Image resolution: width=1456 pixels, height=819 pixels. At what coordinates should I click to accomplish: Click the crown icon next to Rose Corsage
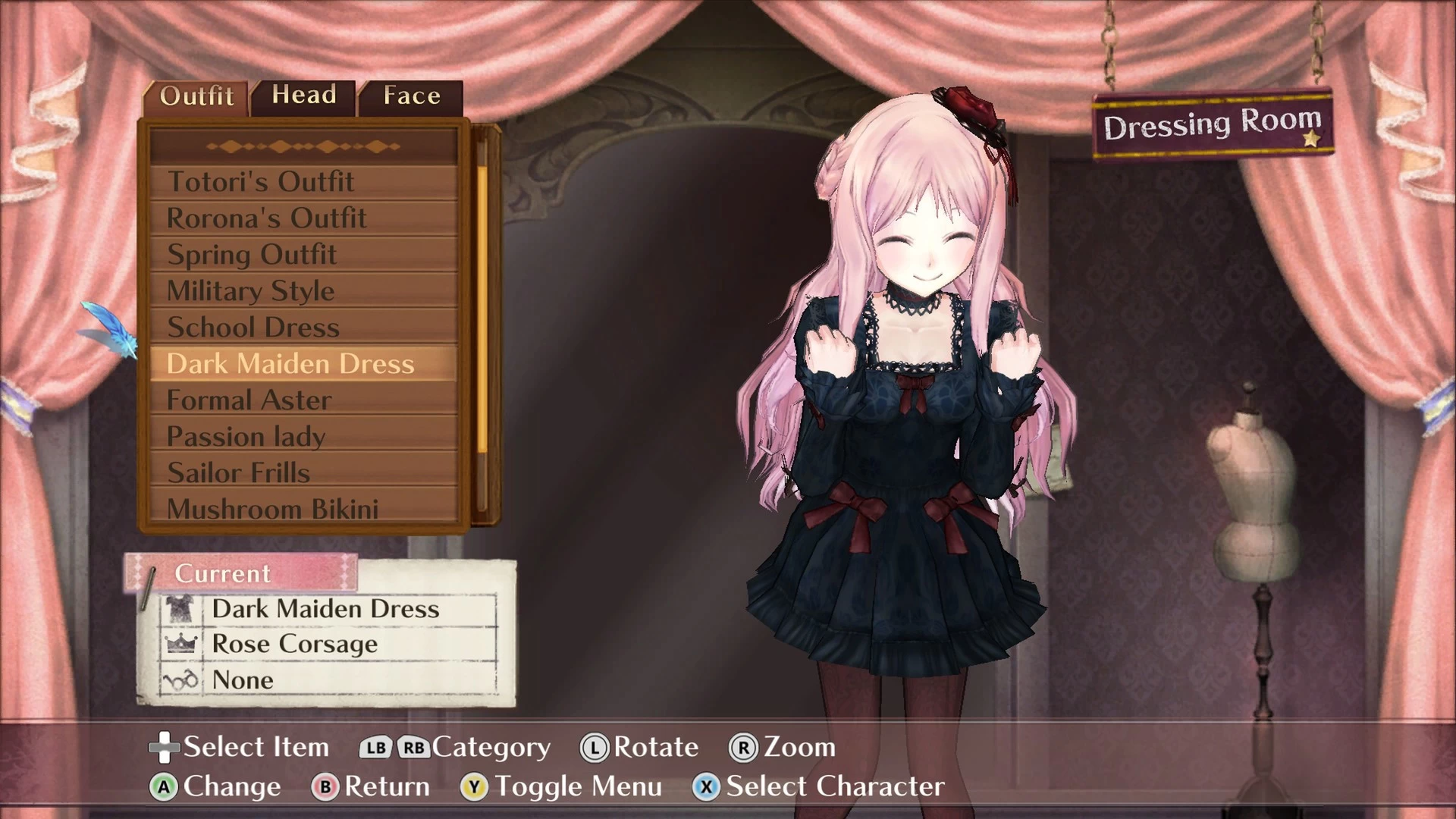click(180, 644)
